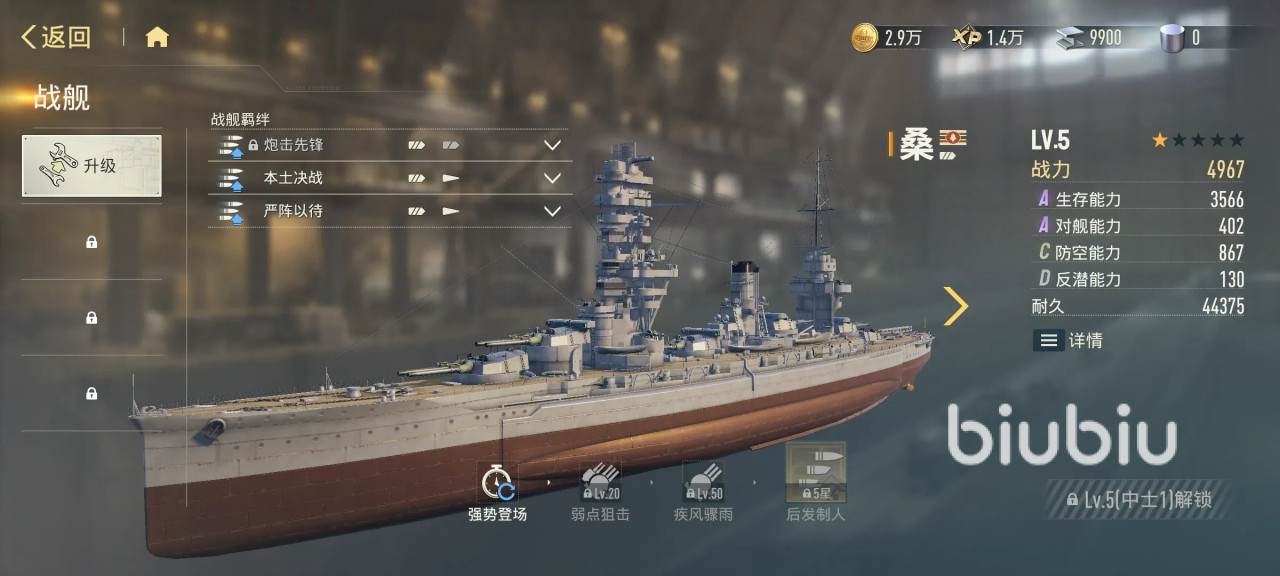The height and width of the screenshot is (576, 1280).
Task: Open the 详情 details panel
Action: [x=1068, y=340]
